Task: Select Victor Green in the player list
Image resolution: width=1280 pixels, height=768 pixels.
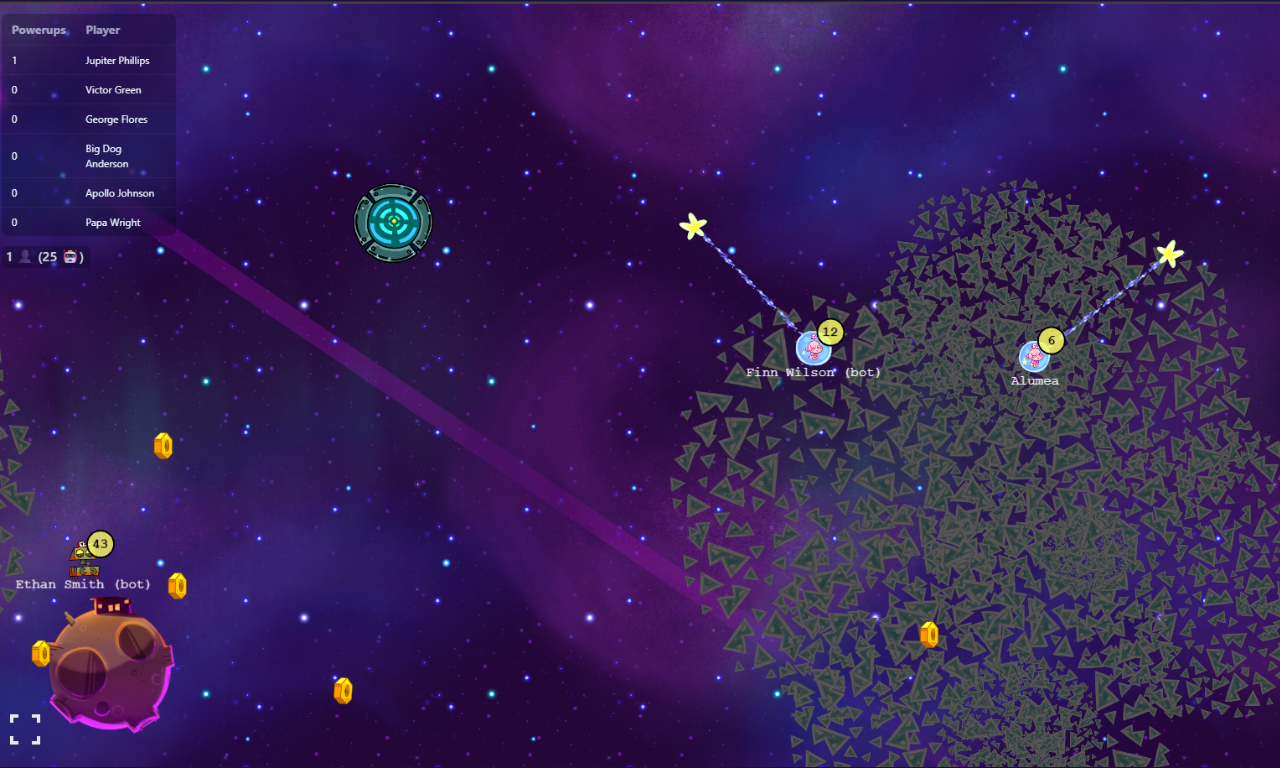Action: (113, 90)
